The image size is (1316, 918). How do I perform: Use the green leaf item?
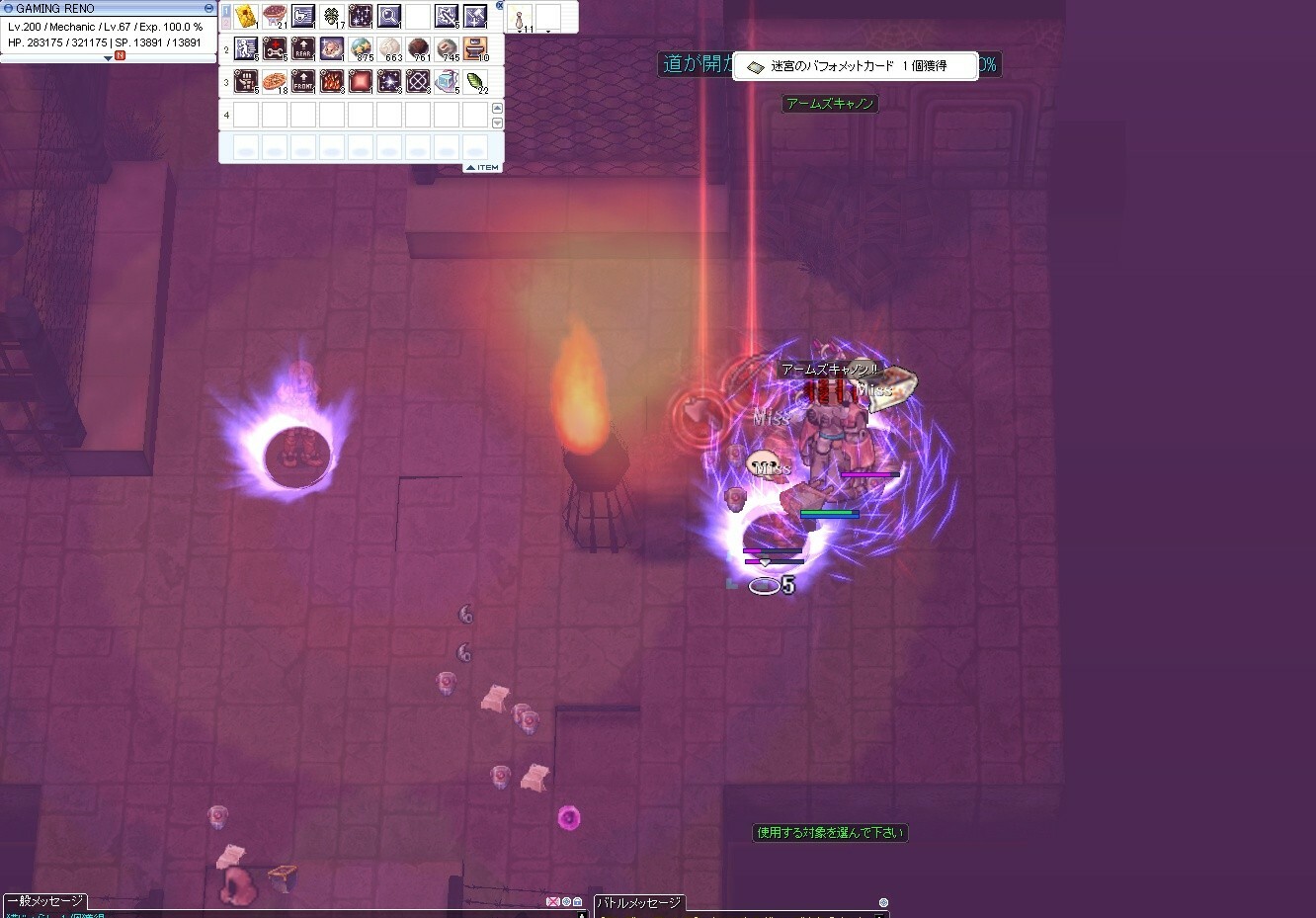(475, 81)
